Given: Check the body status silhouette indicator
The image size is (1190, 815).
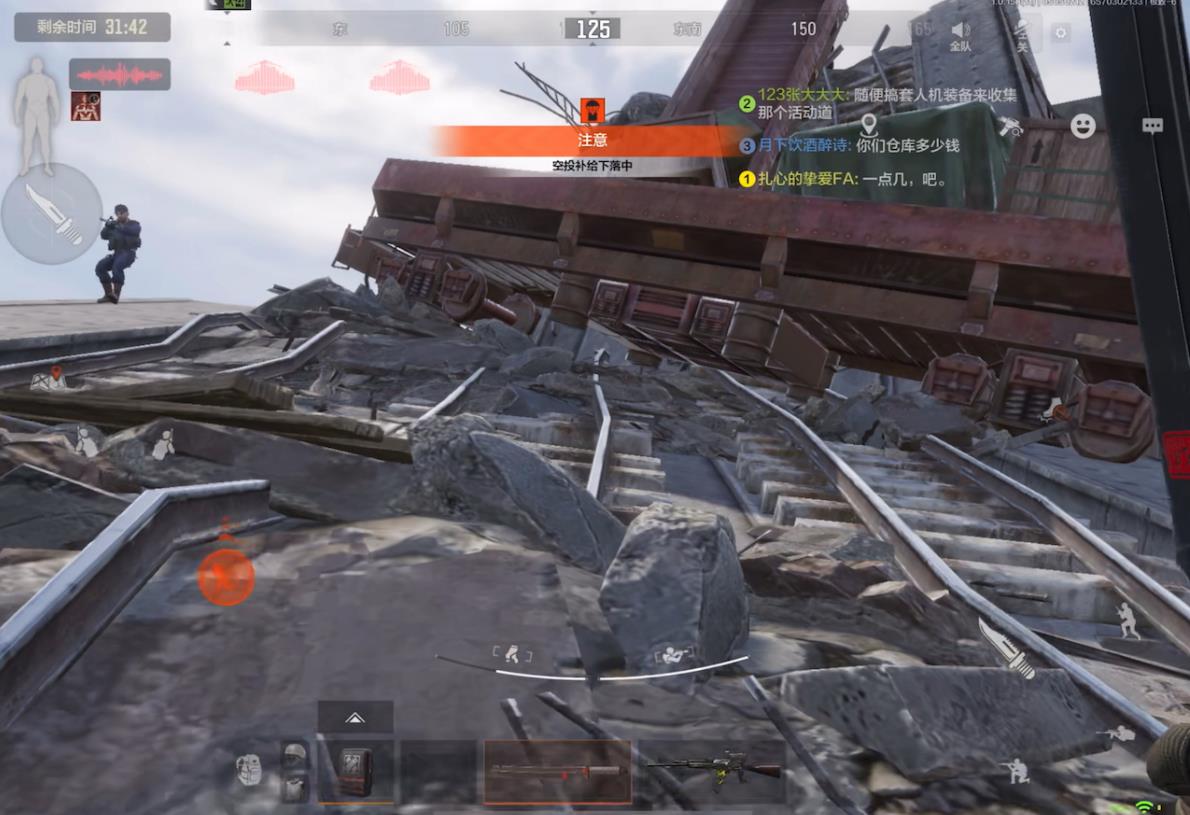Looking at the screenshot, I should tap(37, 113).
